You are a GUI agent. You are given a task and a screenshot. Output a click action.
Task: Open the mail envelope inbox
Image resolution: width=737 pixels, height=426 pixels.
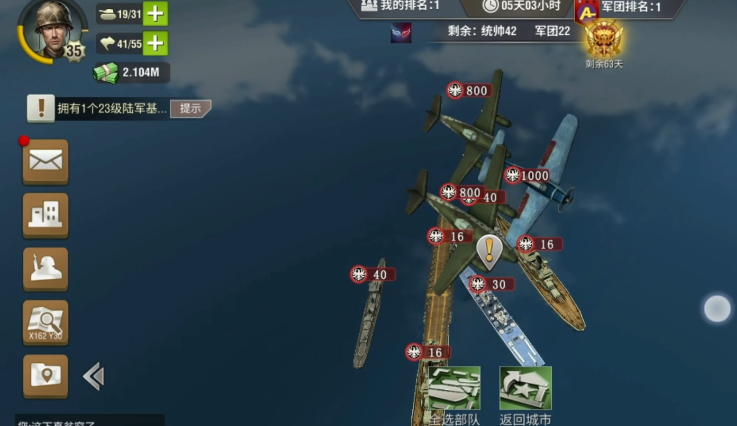(x=46, y=161)
